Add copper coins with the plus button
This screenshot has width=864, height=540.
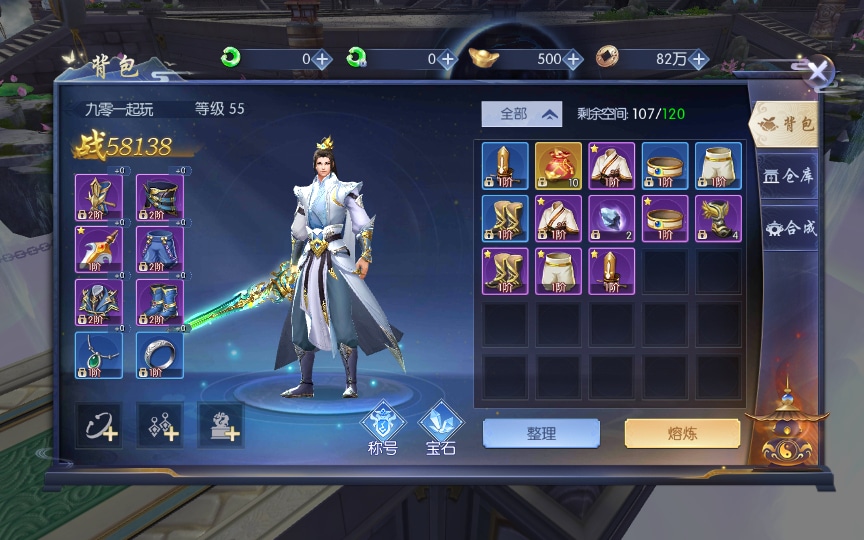click(x=698, y=59)
